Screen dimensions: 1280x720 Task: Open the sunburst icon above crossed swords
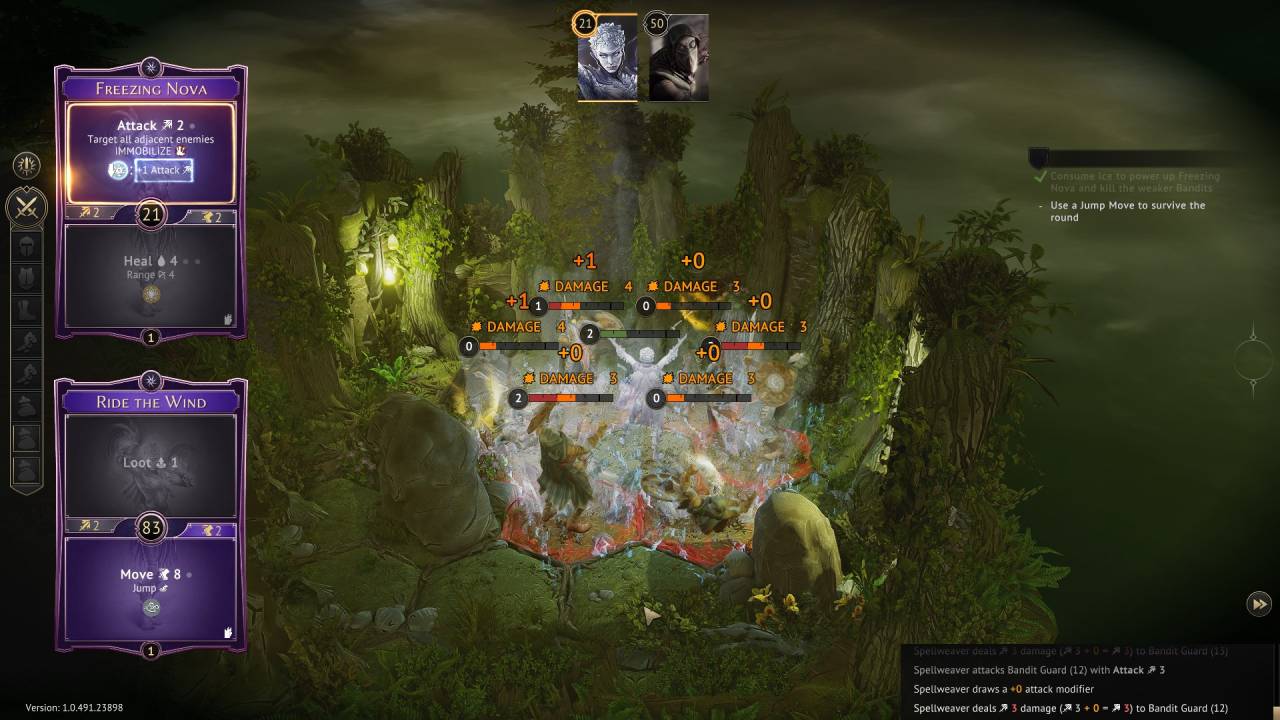27,164
